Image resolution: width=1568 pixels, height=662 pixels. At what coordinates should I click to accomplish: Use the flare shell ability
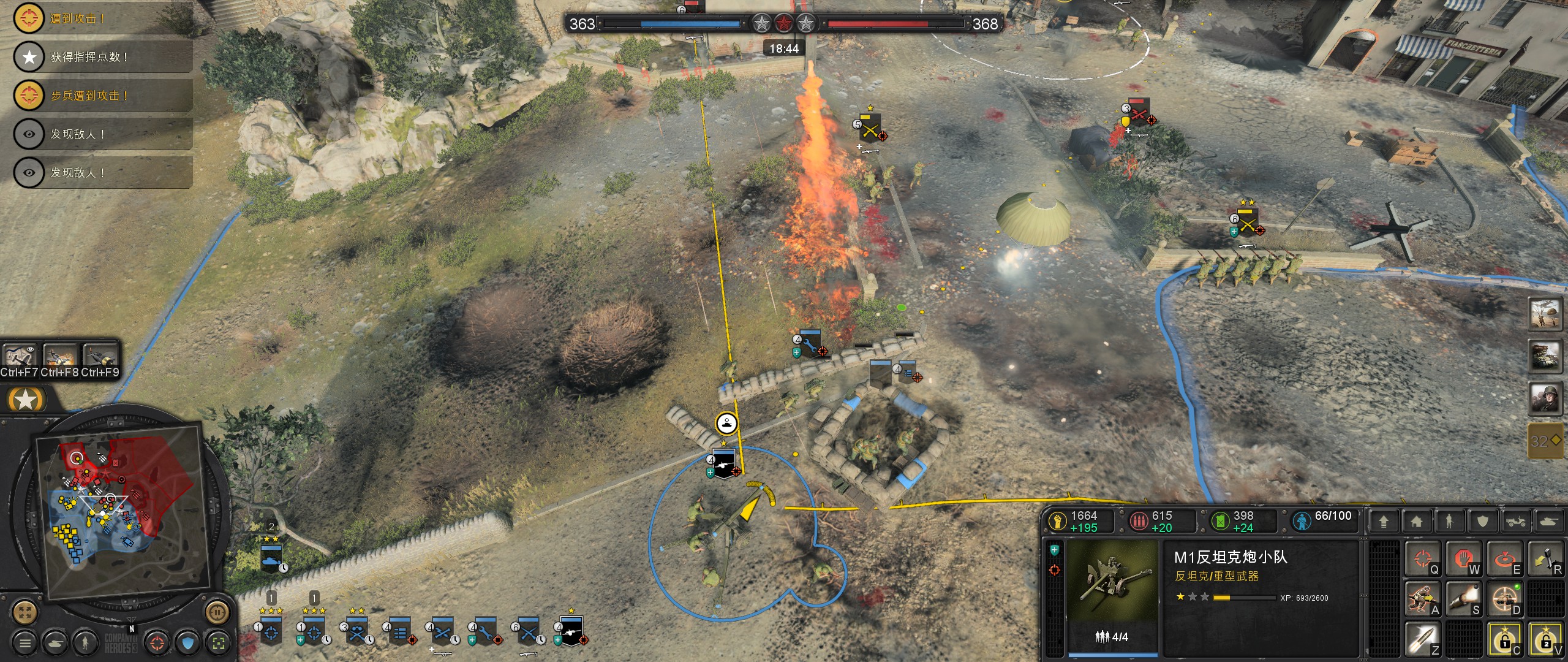(x=1463, y=599)
